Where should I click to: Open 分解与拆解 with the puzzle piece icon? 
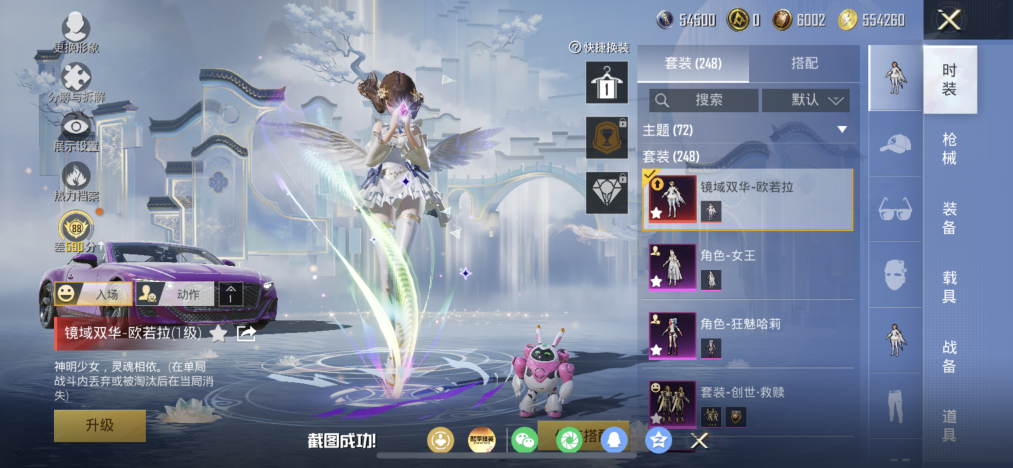(x=77, y=79)
